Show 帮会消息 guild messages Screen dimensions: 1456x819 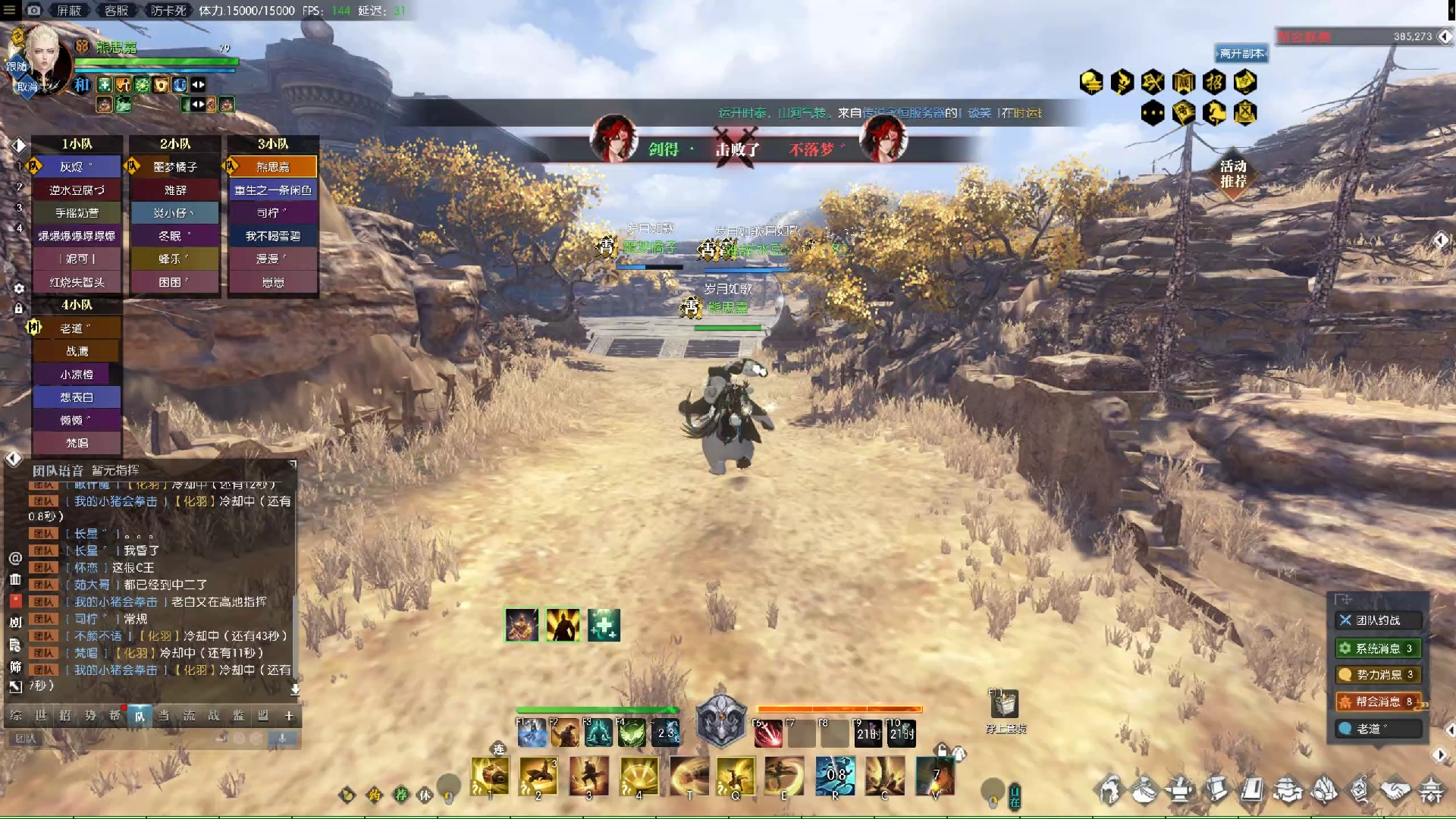tap(1378, 701)
